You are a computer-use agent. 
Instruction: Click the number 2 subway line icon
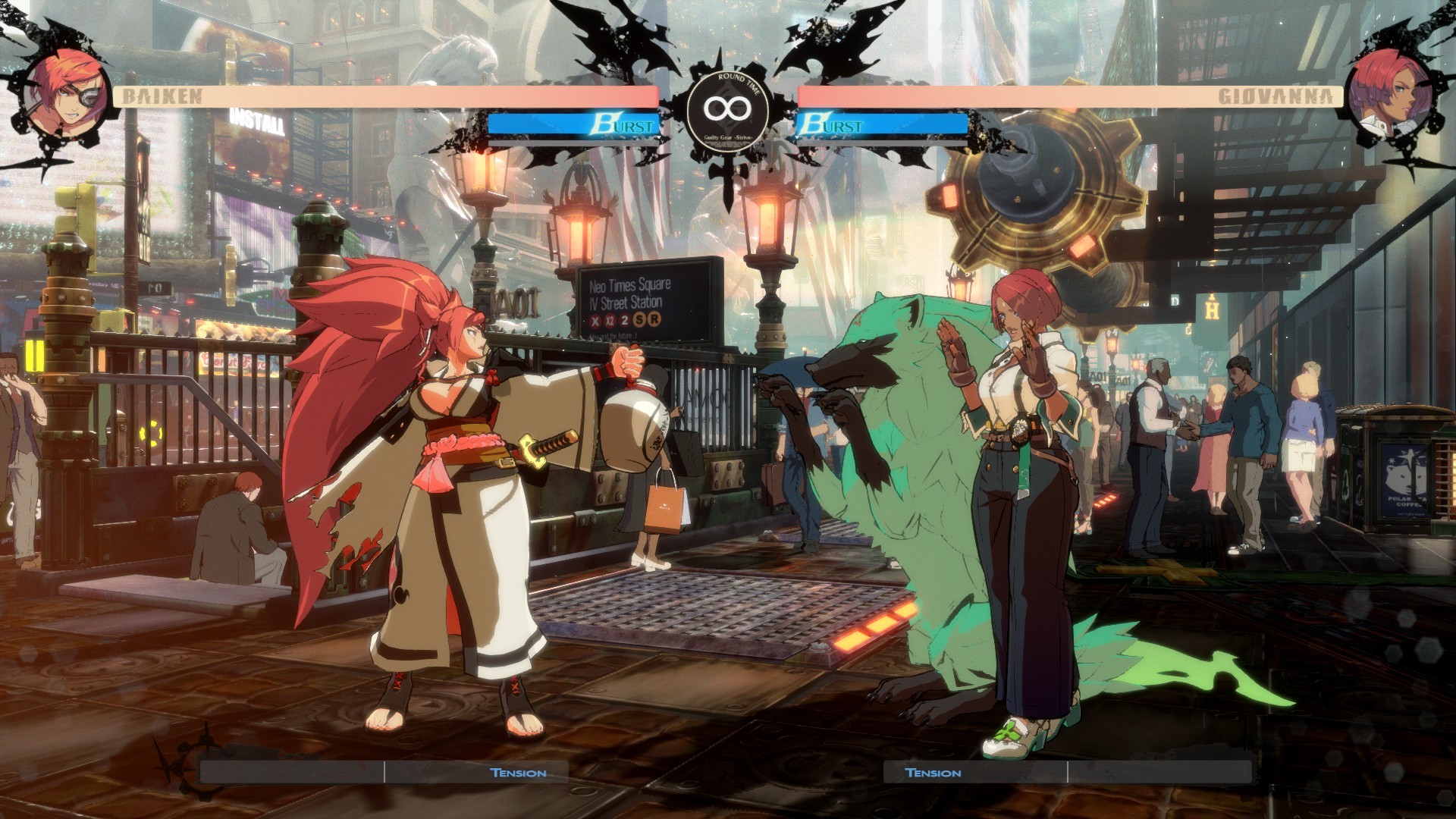[626, 322]
